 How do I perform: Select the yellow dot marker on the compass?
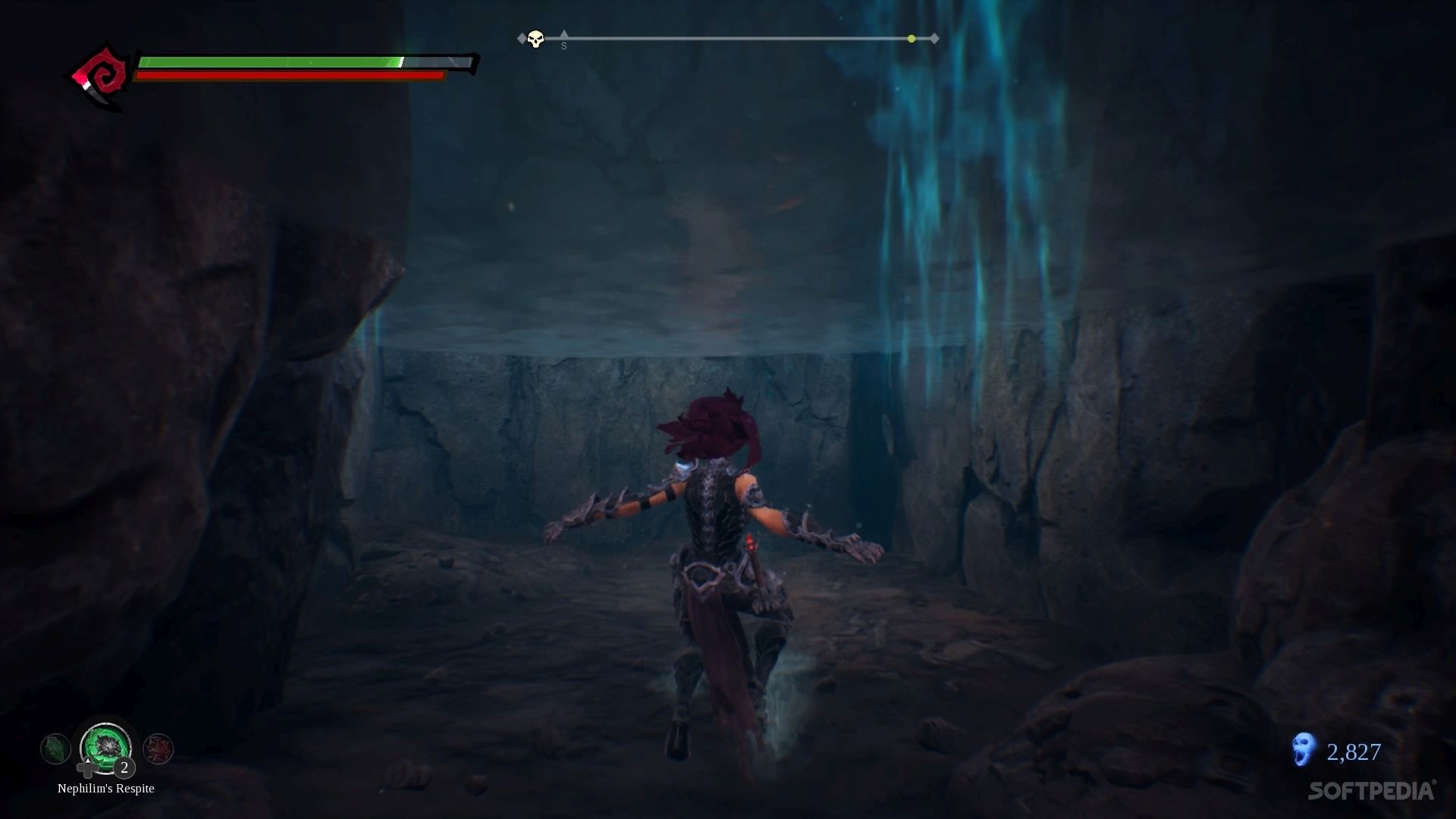coord(912,39)
